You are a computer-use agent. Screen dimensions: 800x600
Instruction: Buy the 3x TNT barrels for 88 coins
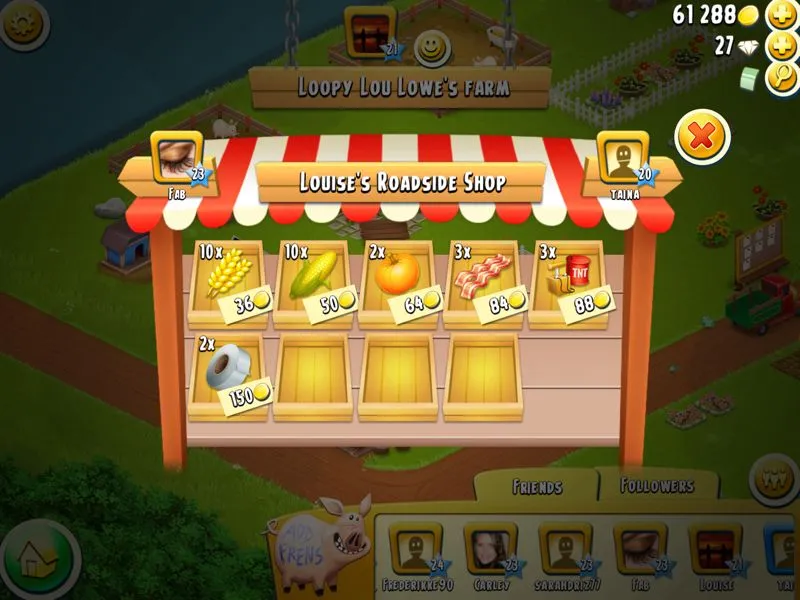point(568,281)
